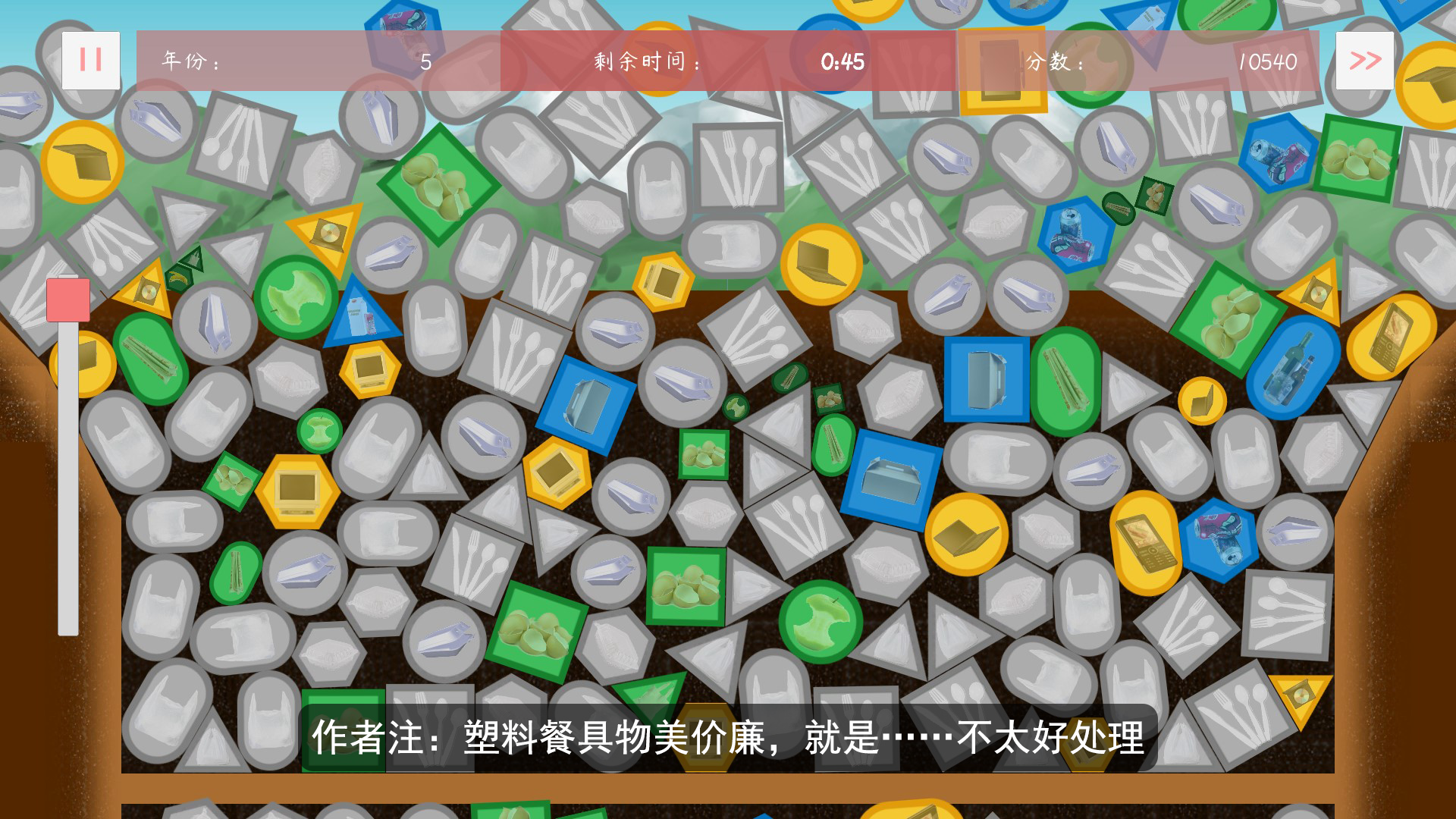Pause the game
This screenshot has height=819, width=1456.
coord(90,59)
